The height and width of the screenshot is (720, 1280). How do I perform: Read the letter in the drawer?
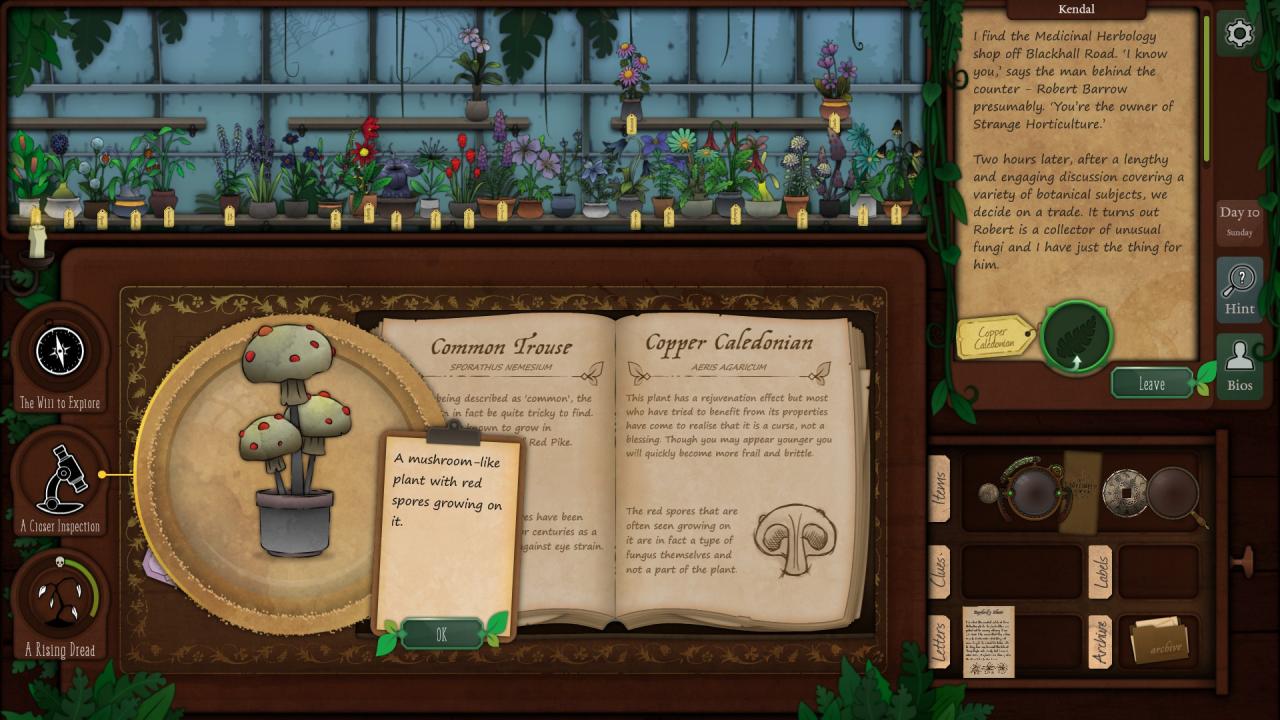[988, 641]
